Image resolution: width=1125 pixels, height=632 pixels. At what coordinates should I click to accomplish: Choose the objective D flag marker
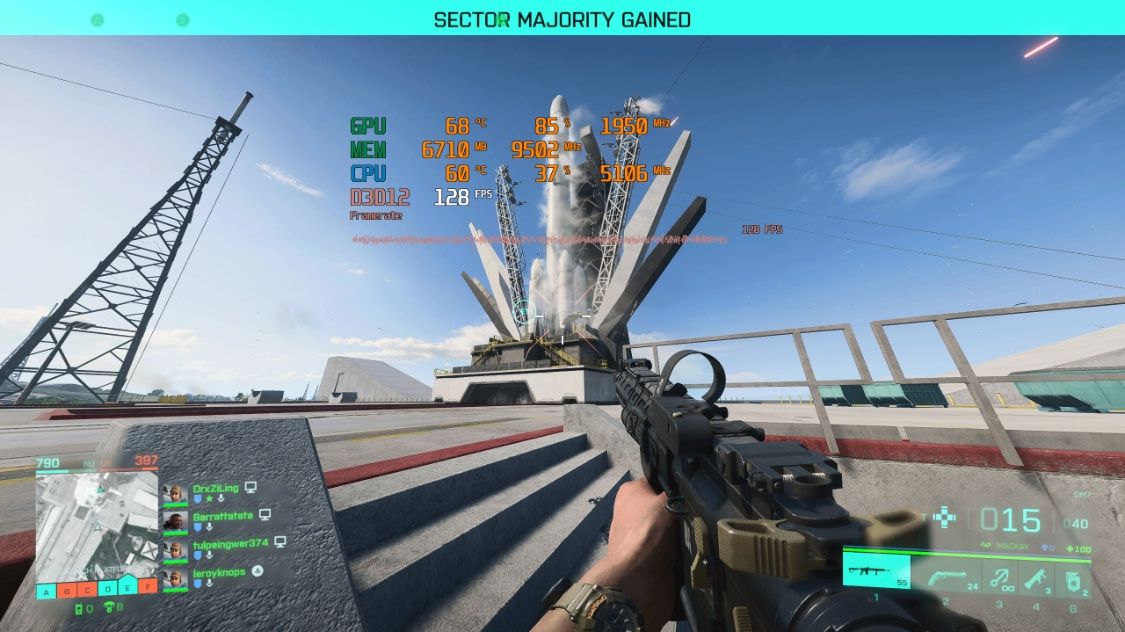(x=109, y=590)
